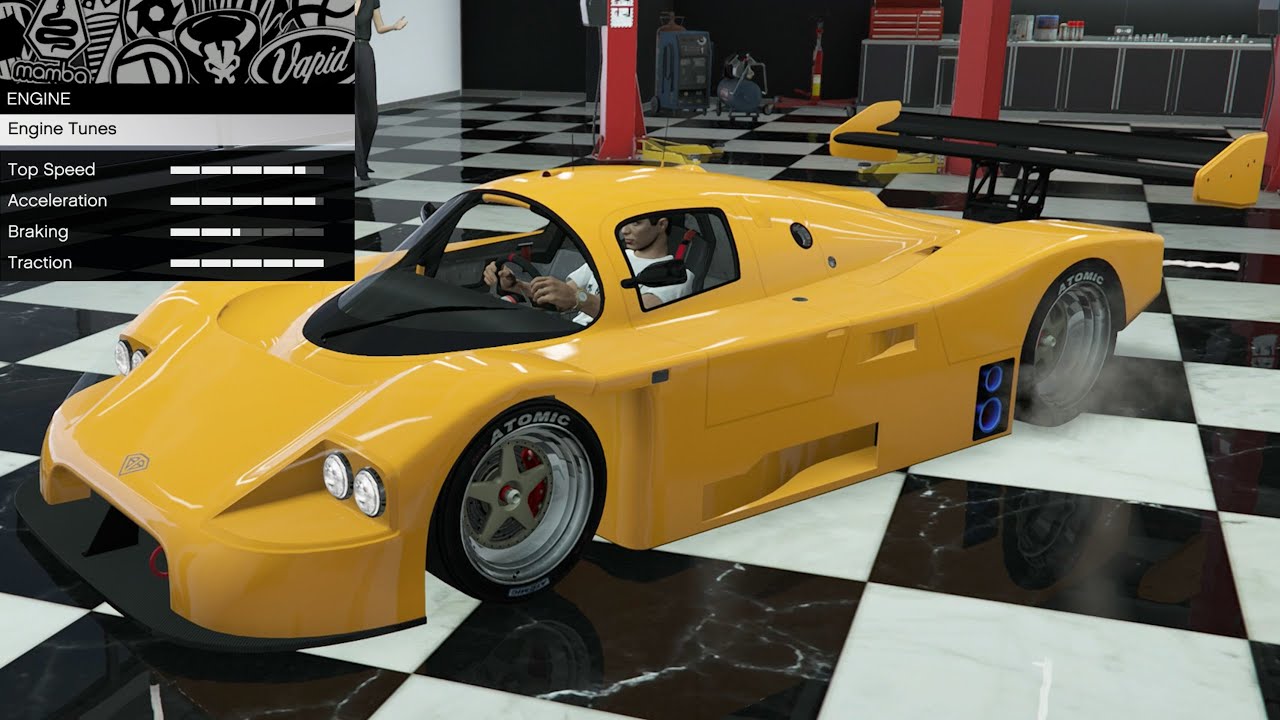The image size is (1280, 720).
Task: Click the Traction stat label
Action: click(40, 262)
